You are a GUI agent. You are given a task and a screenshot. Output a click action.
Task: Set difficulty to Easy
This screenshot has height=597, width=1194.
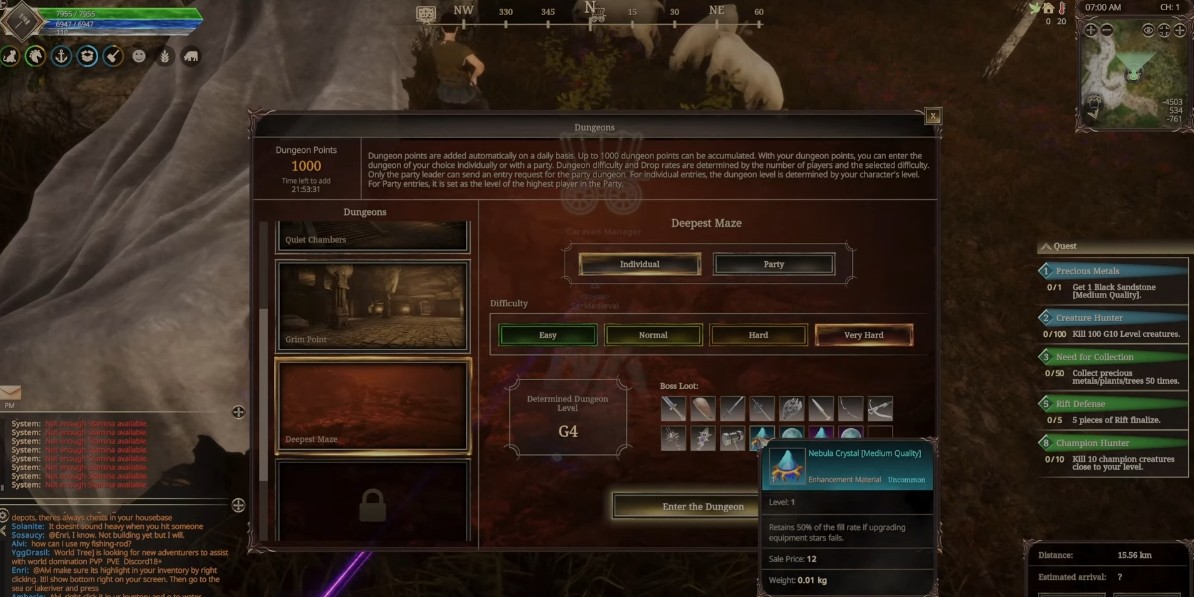(547, 335)
